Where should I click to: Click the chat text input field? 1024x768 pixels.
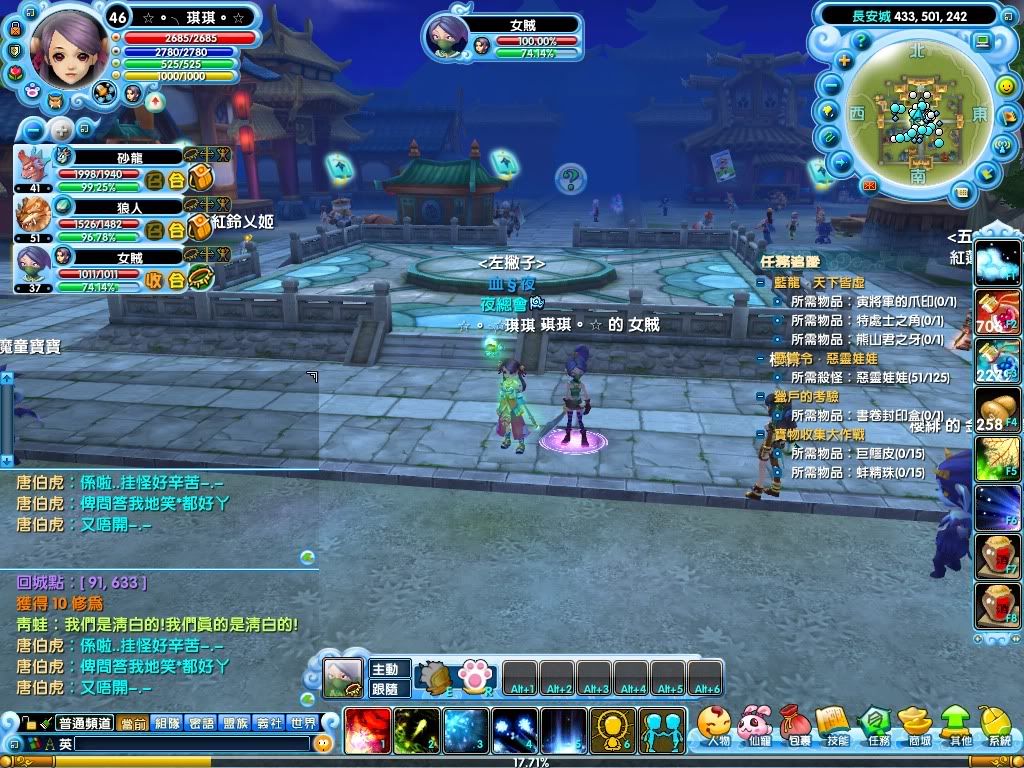(x=190, y=744)
